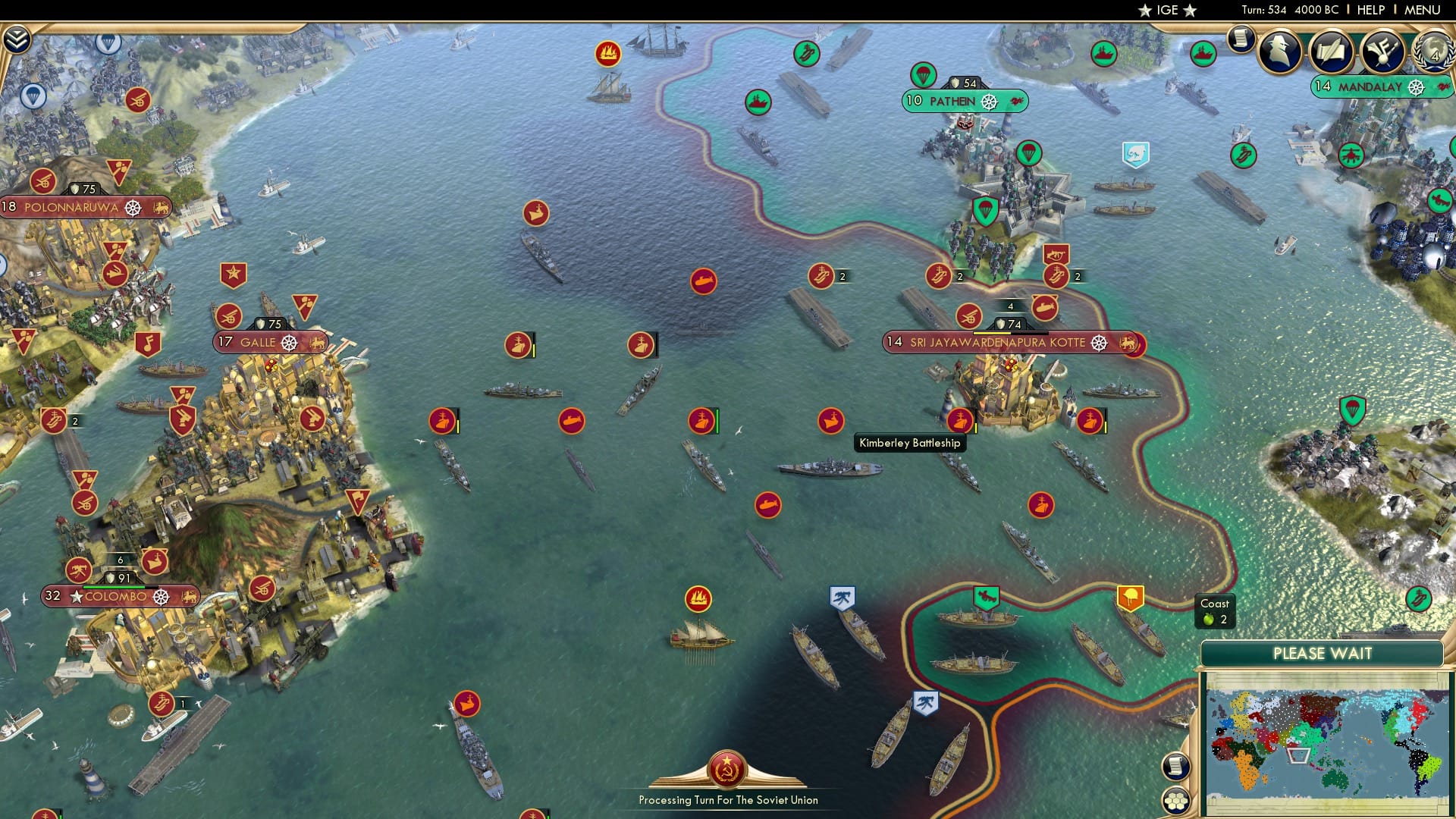Screen dimensions: 1456x819
Task: Open the Espionage overview spy icon
Action: point(1280,52)
